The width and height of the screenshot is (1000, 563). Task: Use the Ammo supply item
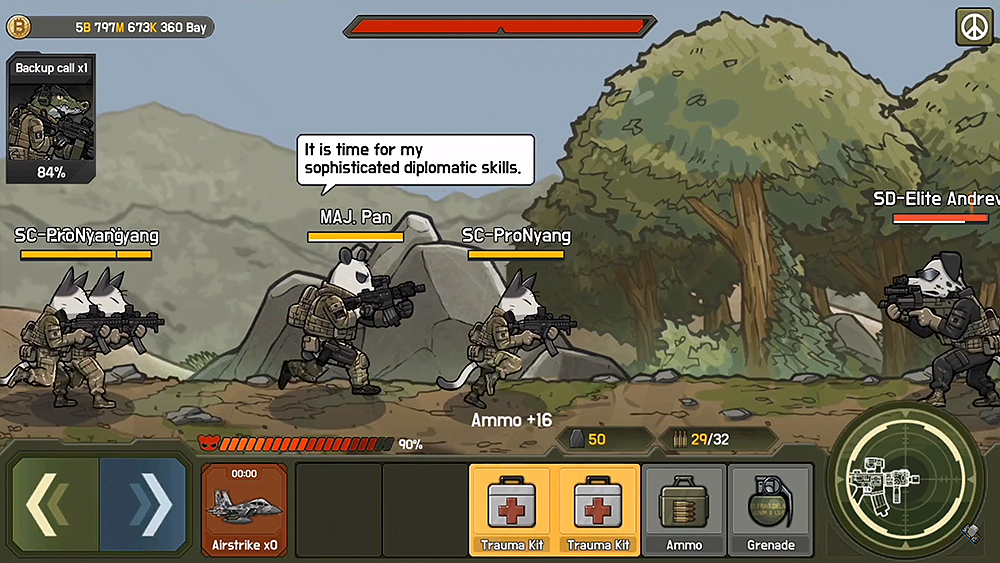[684, 509]
